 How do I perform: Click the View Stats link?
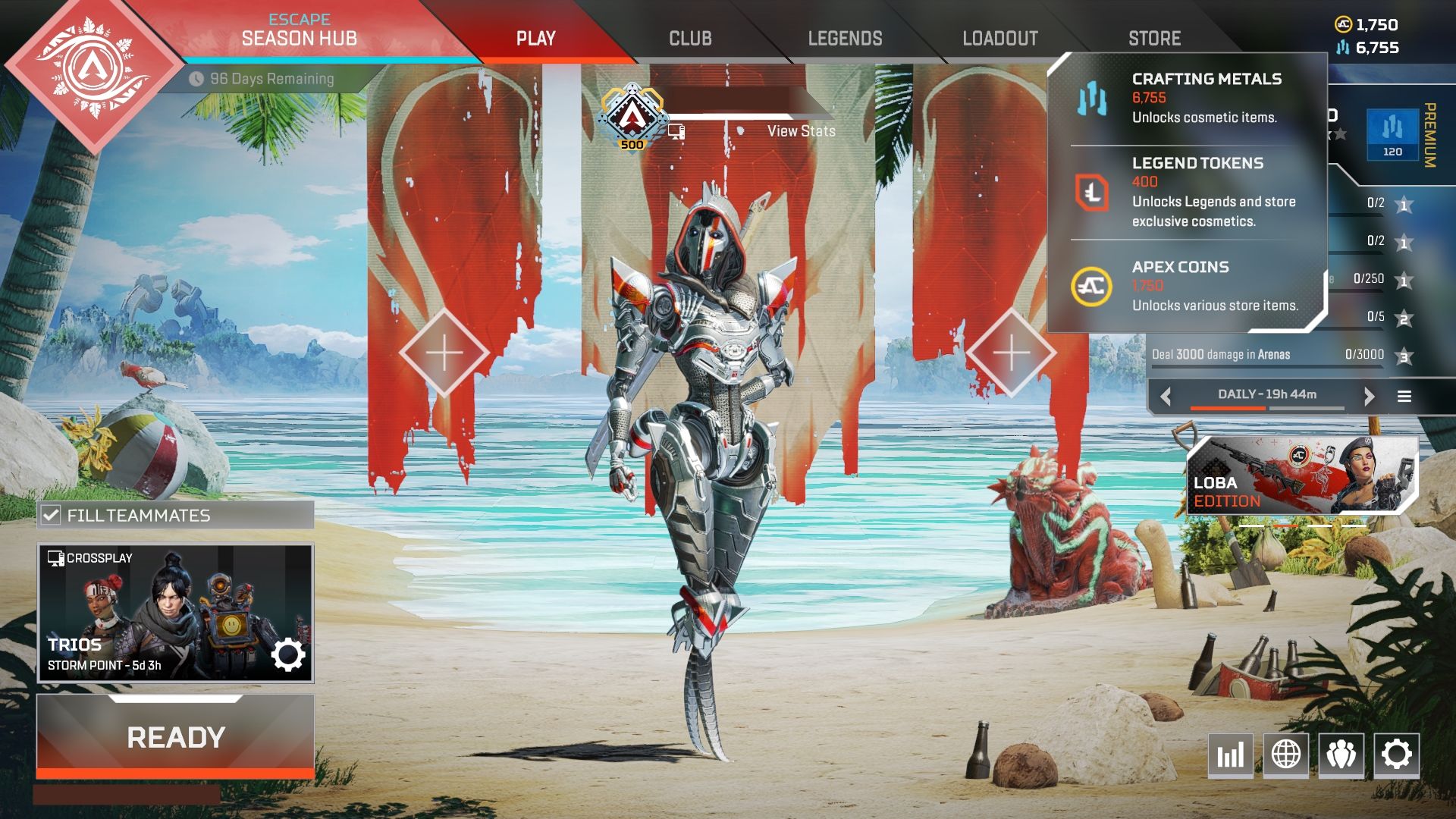801,131
